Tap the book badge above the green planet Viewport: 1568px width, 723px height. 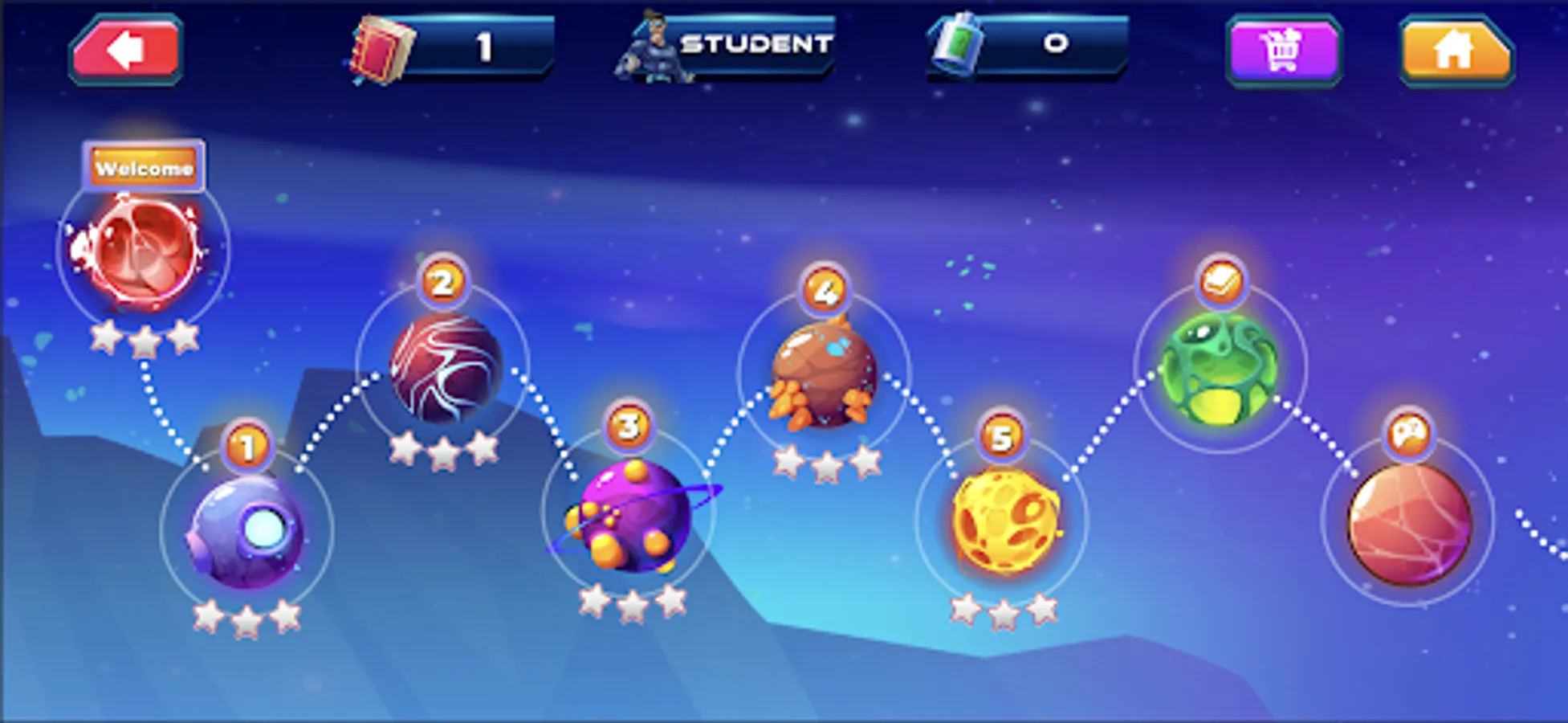point(1223,280)
